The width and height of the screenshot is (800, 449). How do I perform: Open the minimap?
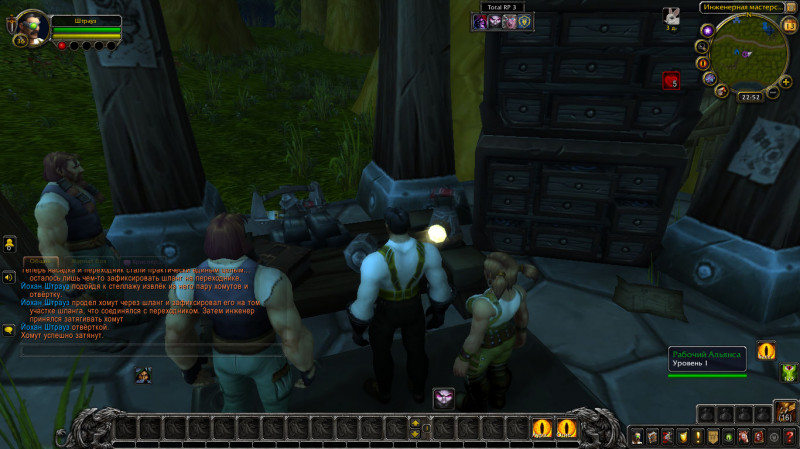[747, 57]
